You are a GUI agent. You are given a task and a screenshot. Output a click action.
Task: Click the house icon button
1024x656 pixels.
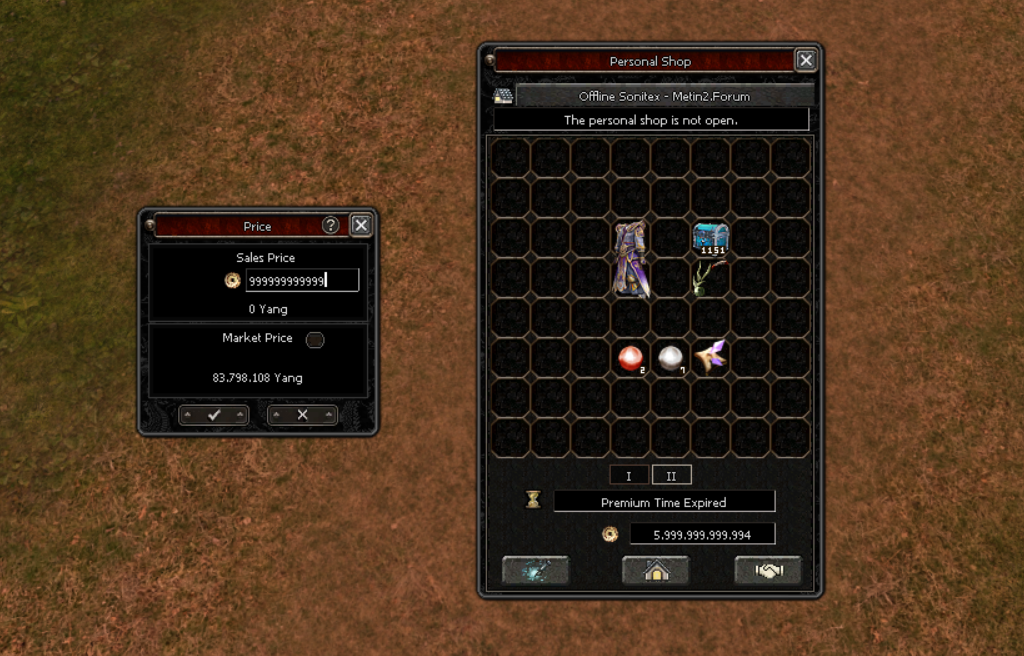pyautogui.click(x=655, y=571)
